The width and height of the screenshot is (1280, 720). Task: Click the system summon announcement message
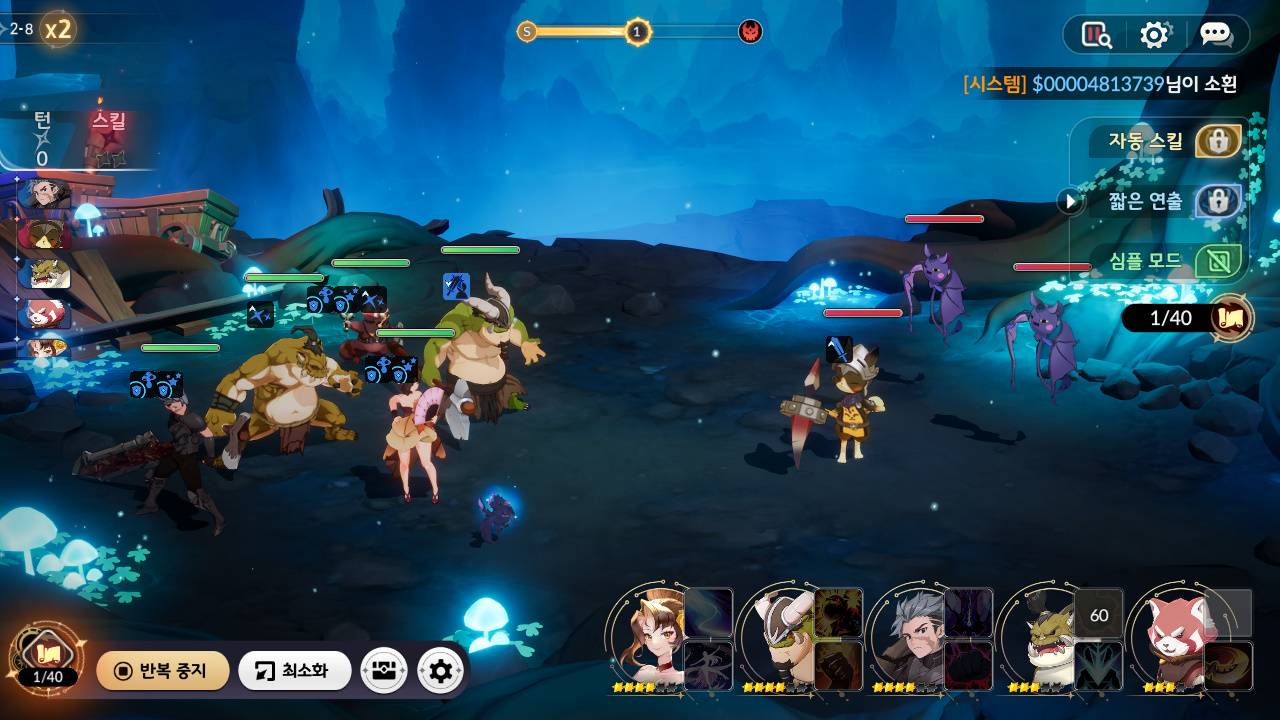pos(1100,84)
